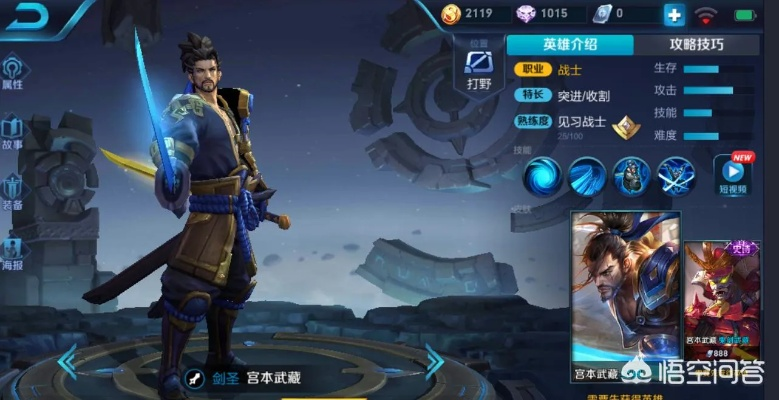Choose the armored warrior skill icon
The height and width of the screenshot is (400, 779).
click(631, 175)
